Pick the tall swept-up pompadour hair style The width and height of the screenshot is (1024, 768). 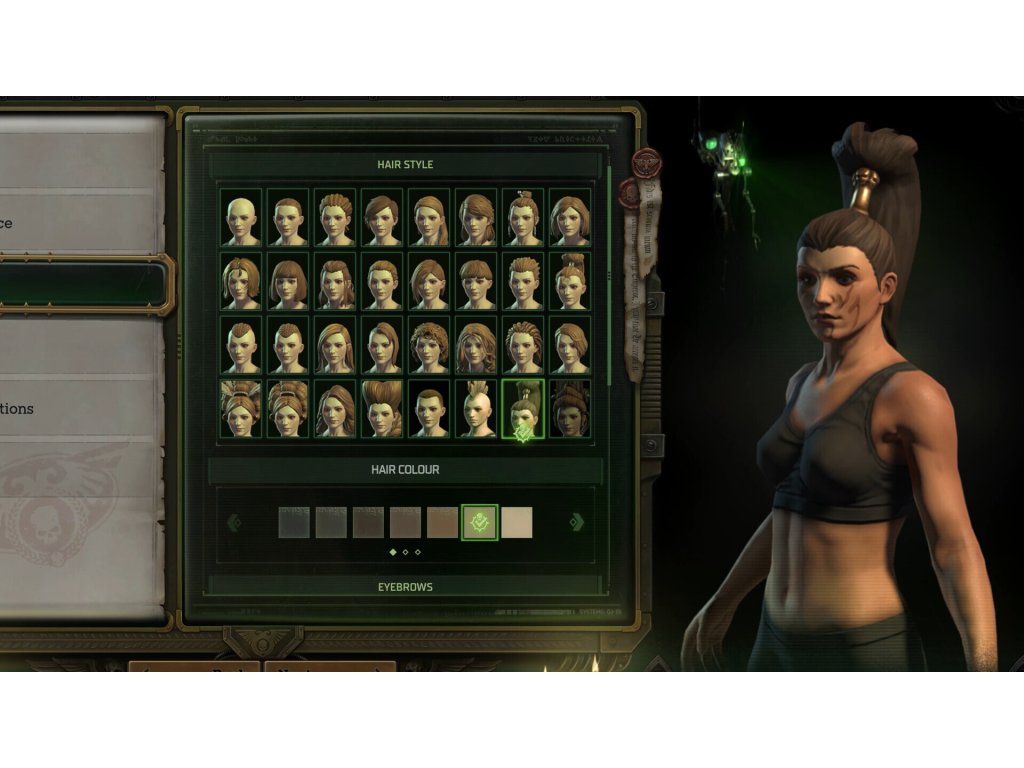(x=382, y=408)
